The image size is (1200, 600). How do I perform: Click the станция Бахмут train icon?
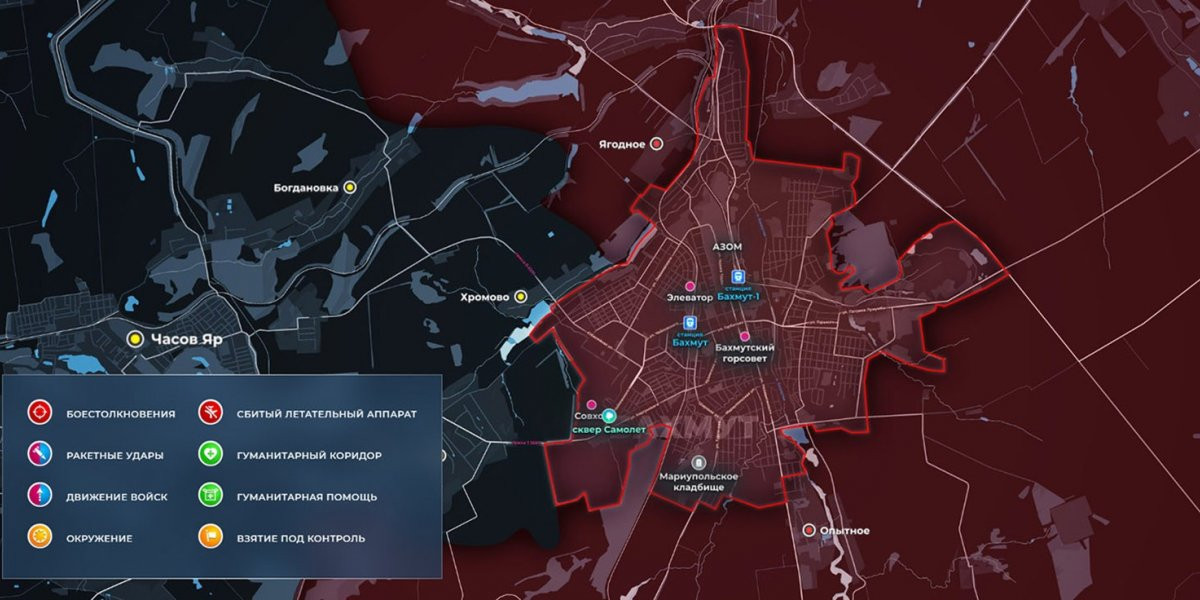click(x=690, y=323)
